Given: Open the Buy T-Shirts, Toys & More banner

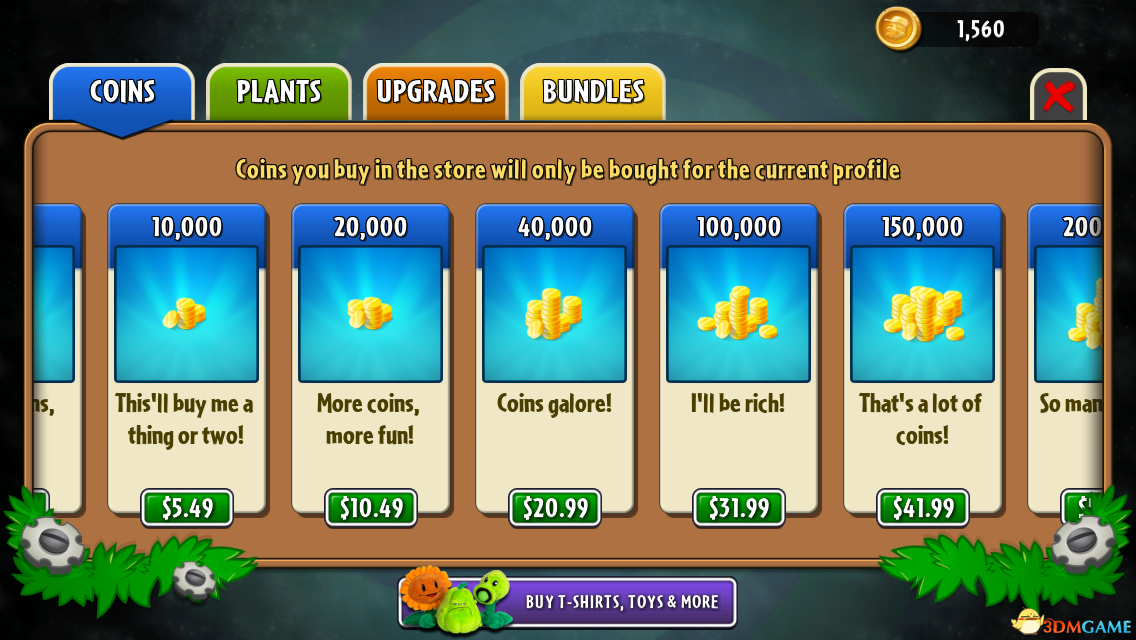Looking at the screenshot, I should [568, 602].
